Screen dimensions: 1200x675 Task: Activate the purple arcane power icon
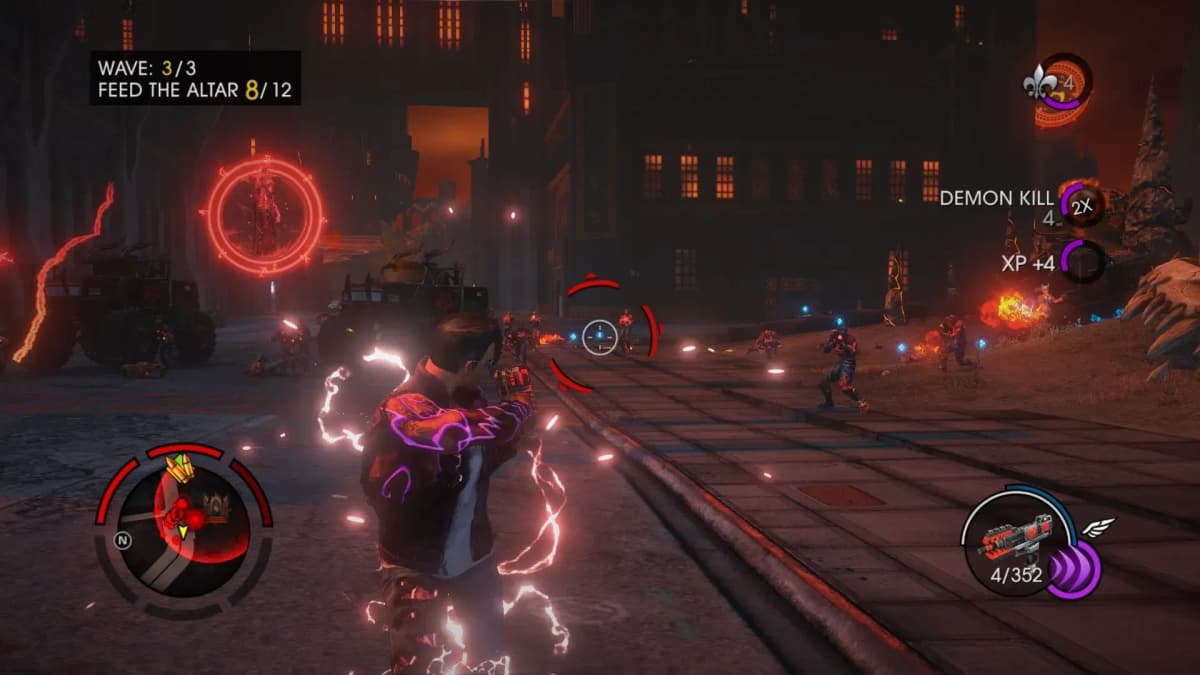[x=1073, y=570]
